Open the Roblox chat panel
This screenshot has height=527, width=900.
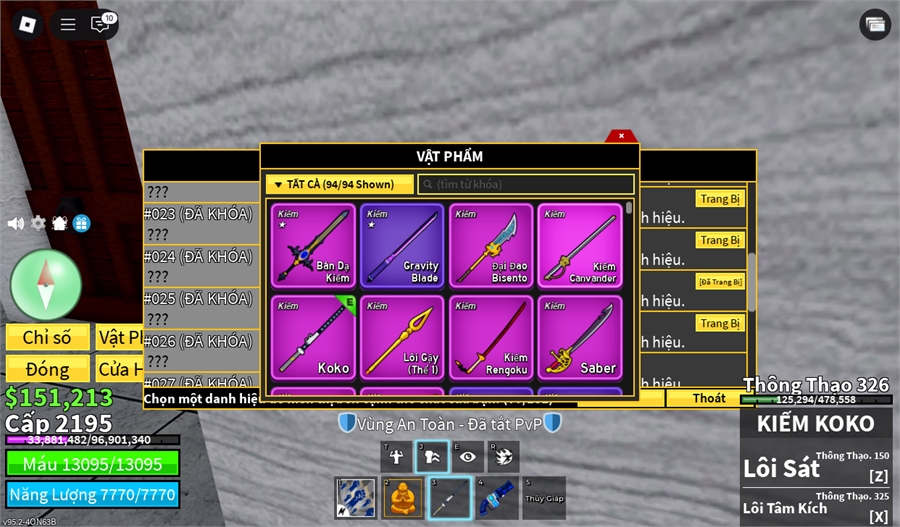coord(100,24)
